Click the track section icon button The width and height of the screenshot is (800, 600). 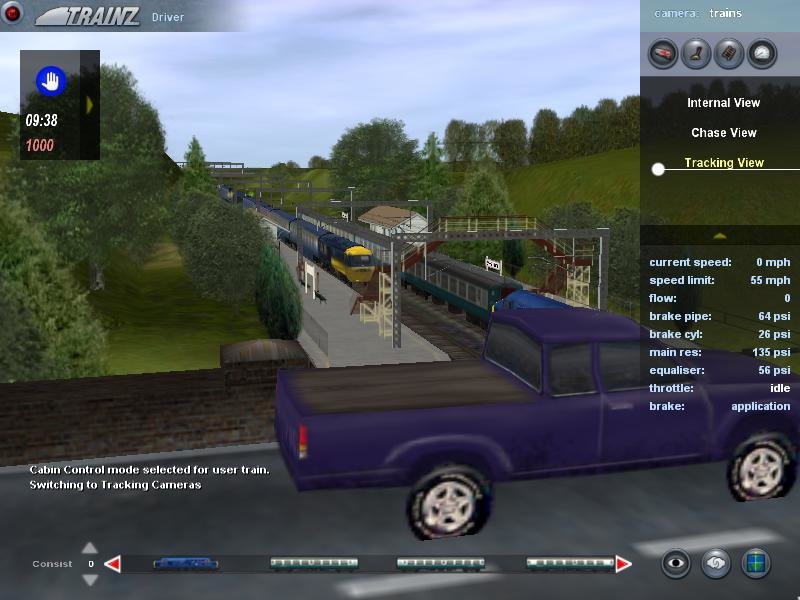tap(729, 53)
